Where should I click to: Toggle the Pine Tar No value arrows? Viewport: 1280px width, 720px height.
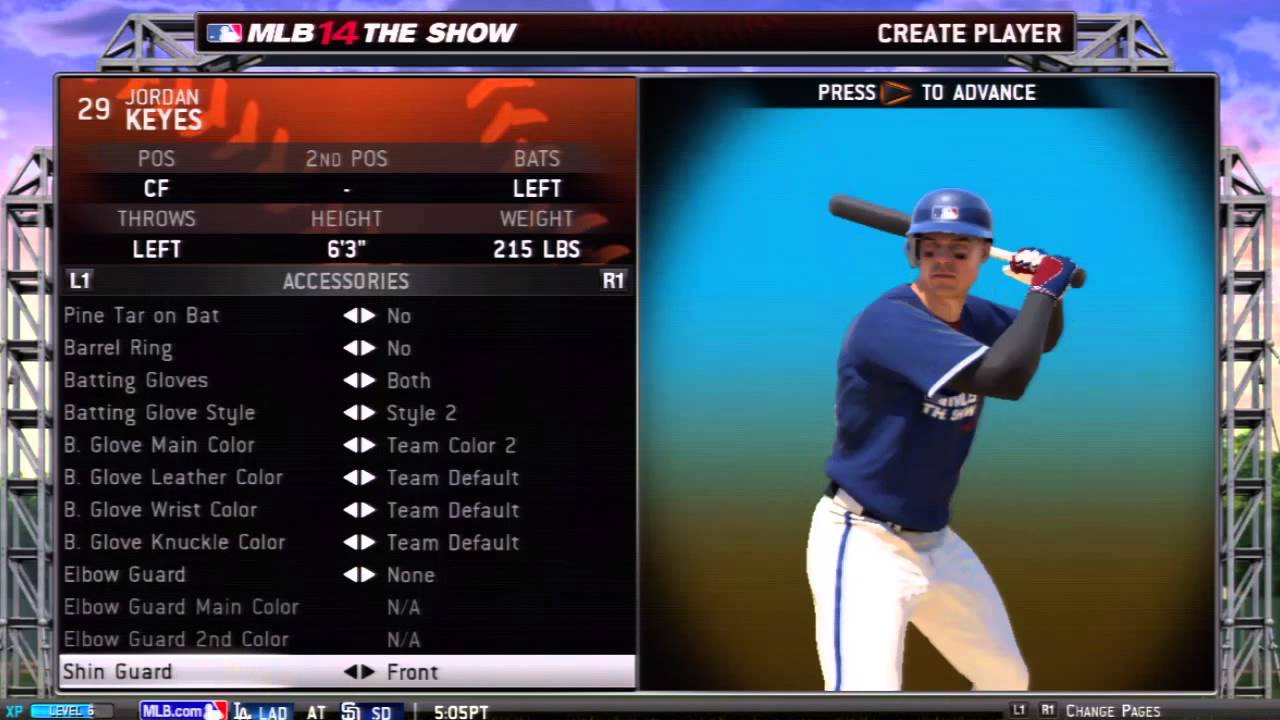[x=359, y=316]
